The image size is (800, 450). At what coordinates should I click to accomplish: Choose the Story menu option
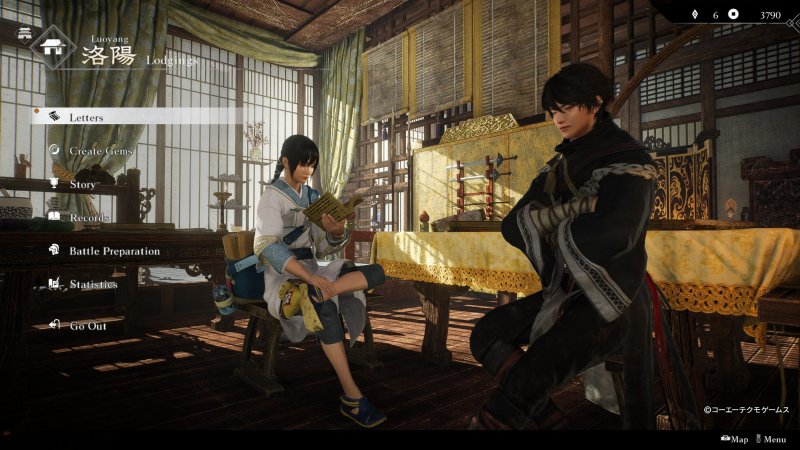[83, 184]
